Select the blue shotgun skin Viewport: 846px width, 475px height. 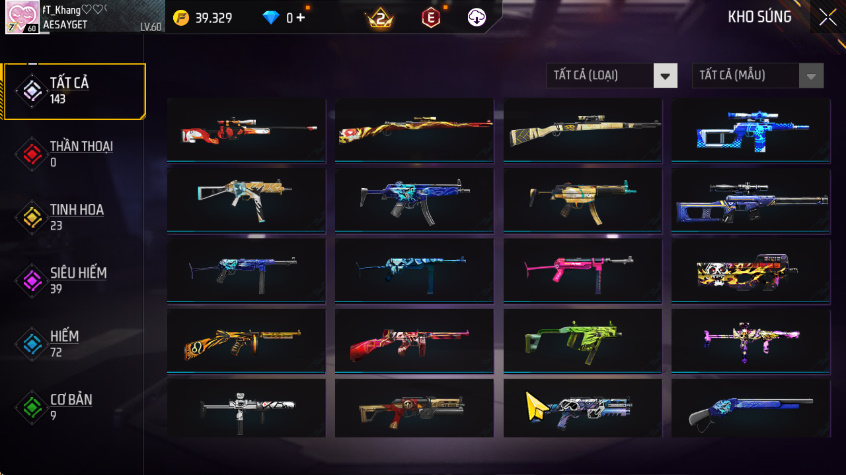750,410
